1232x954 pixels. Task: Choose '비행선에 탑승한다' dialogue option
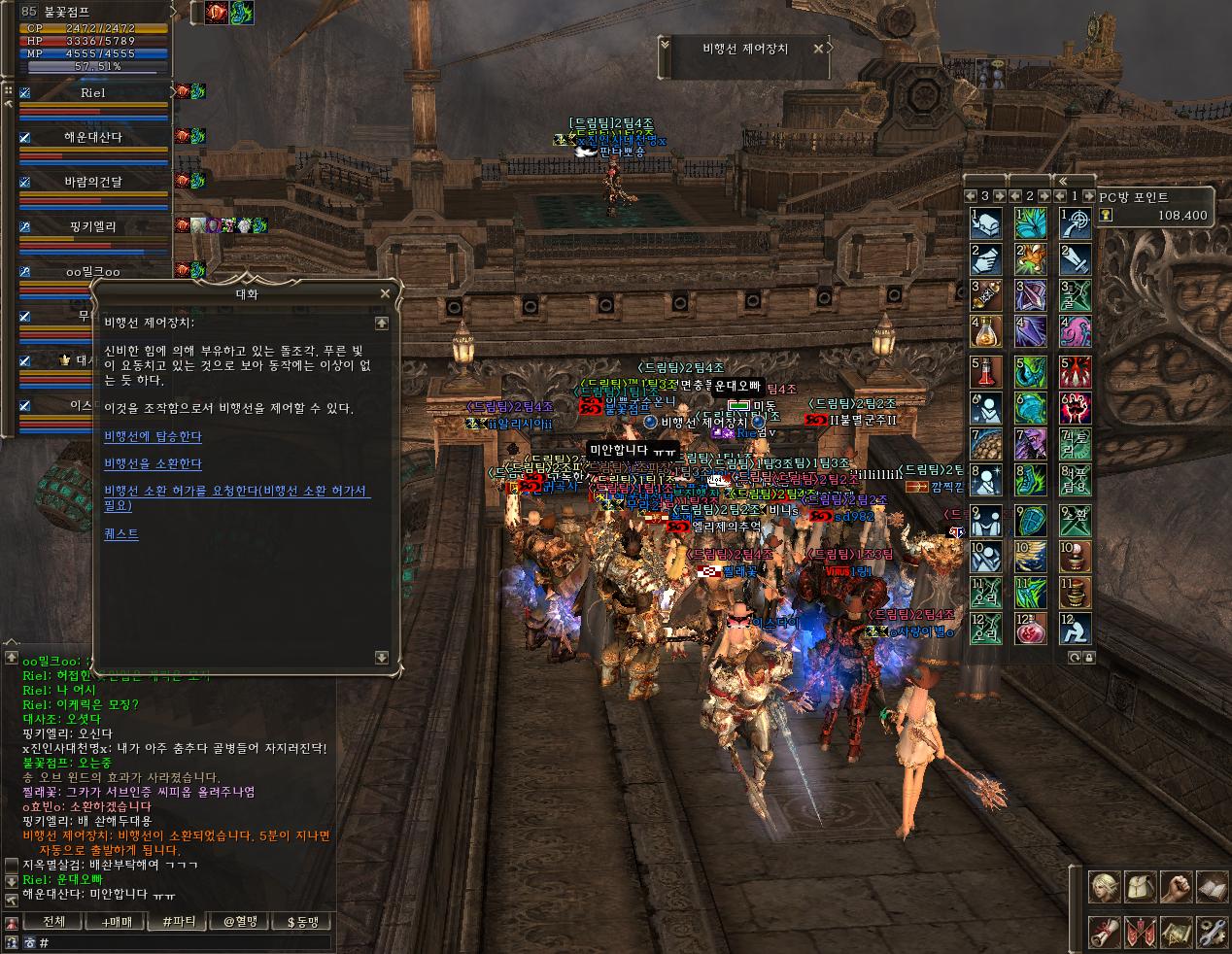153,437
